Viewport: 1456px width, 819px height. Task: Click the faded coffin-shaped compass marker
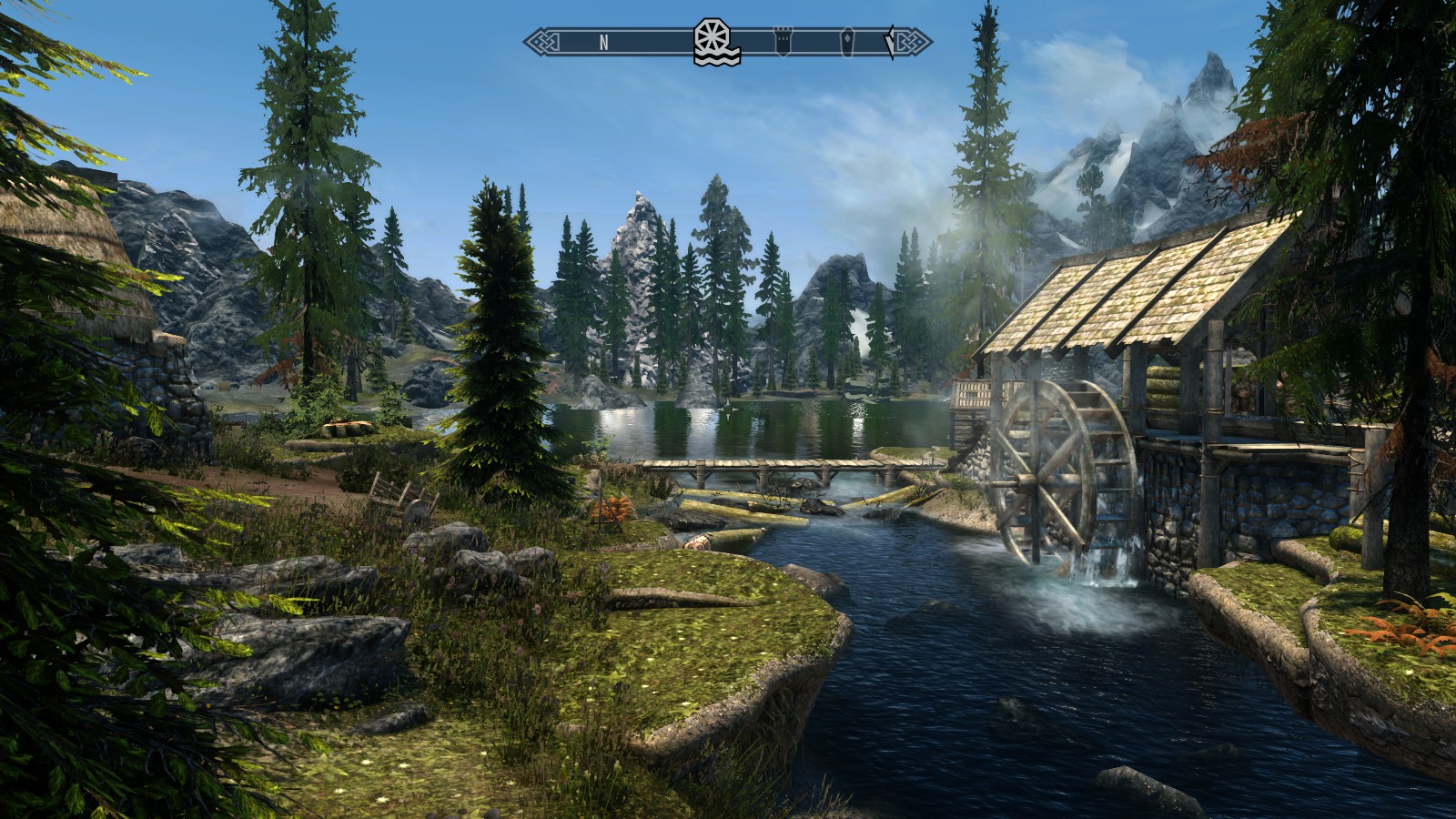[848, 41]
